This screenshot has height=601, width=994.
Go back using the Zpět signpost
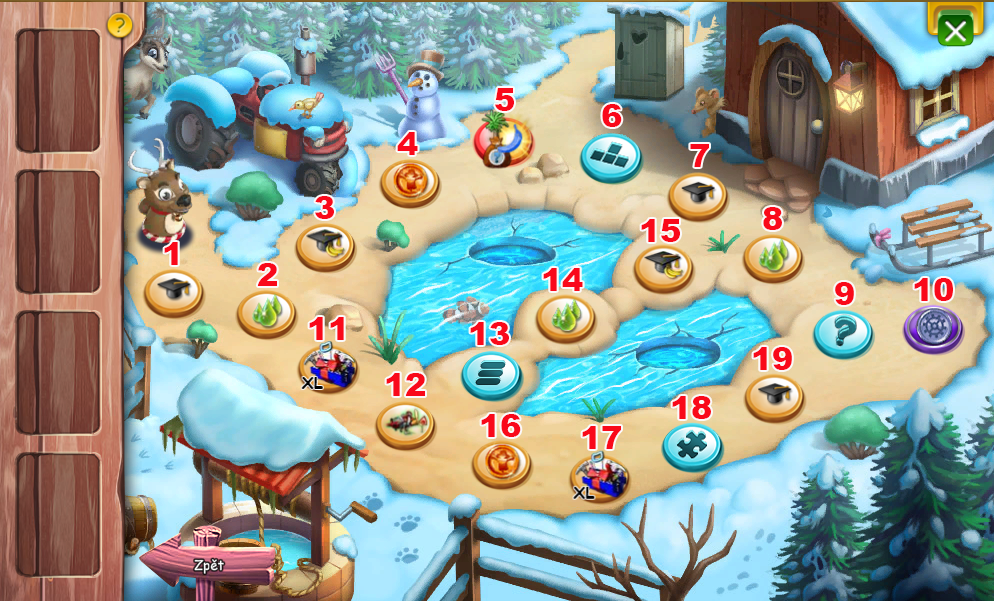click(208, 565)
